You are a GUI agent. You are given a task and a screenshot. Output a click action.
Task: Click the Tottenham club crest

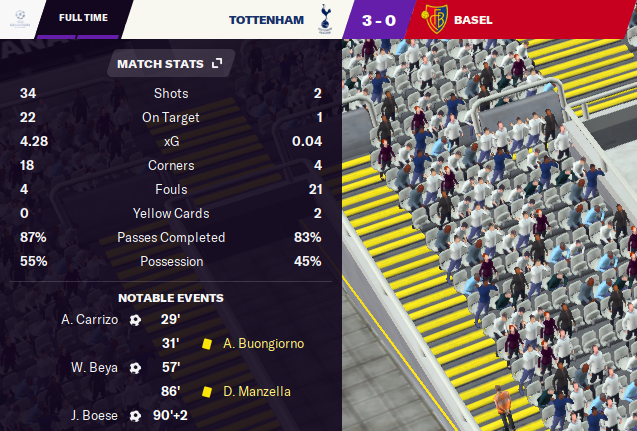click(323, 19)
